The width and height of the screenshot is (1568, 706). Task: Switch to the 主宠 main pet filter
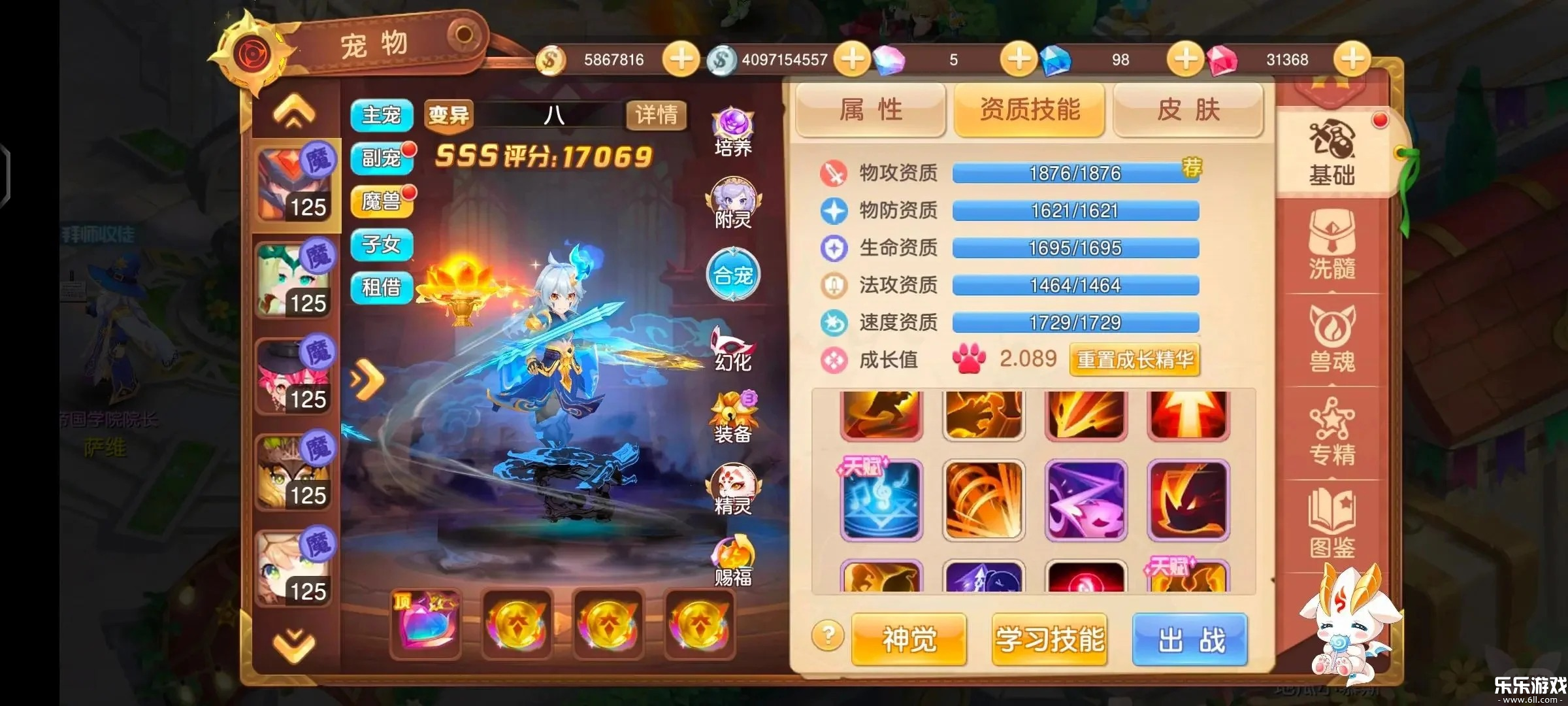click(x=382, y=114)
